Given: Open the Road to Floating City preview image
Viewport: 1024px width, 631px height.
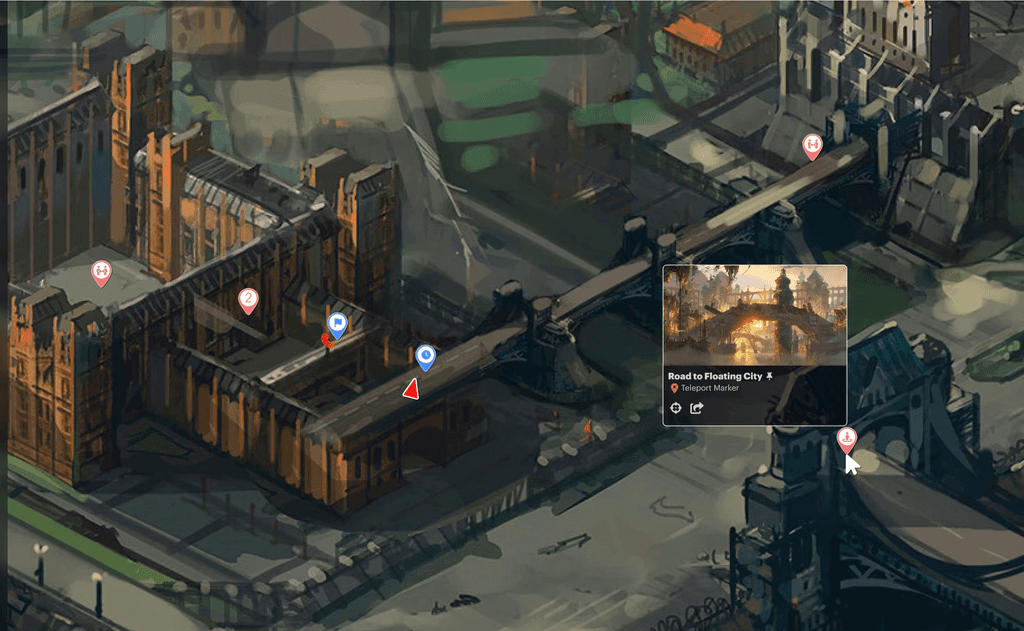Looking at the screenshot, I should 755,315.
